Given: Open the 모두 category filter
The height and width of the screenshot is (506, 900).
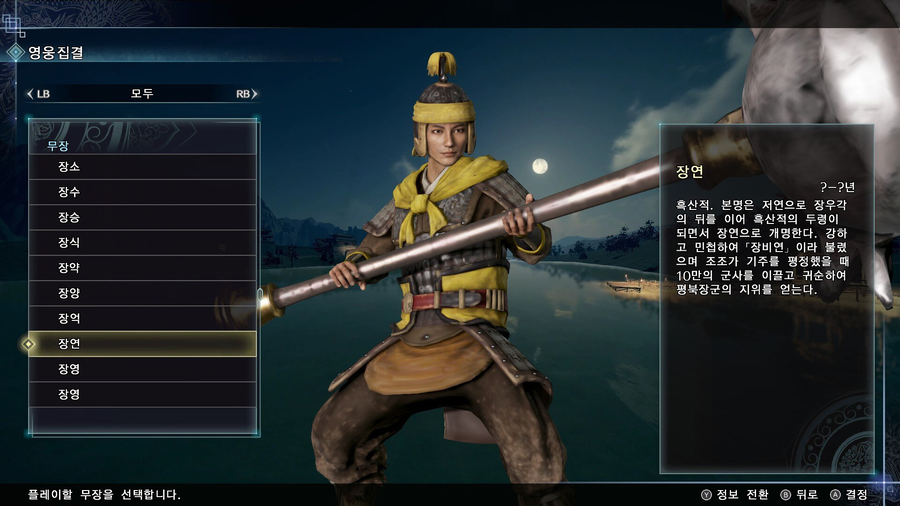Looking at the screenshot, I should (x=142, y=94).
